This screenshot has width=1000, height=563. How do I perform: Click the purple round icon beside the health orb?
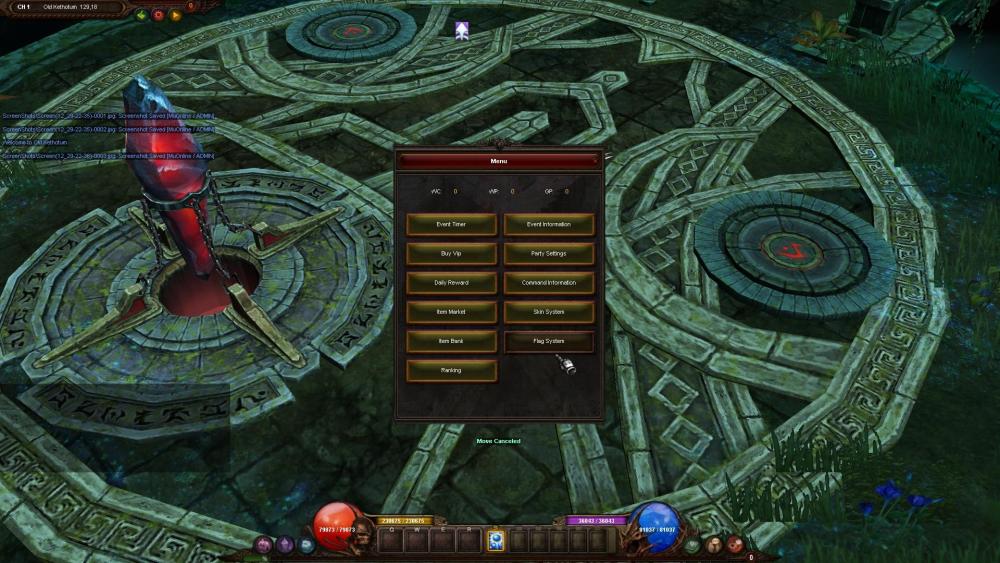click(264, 545)
